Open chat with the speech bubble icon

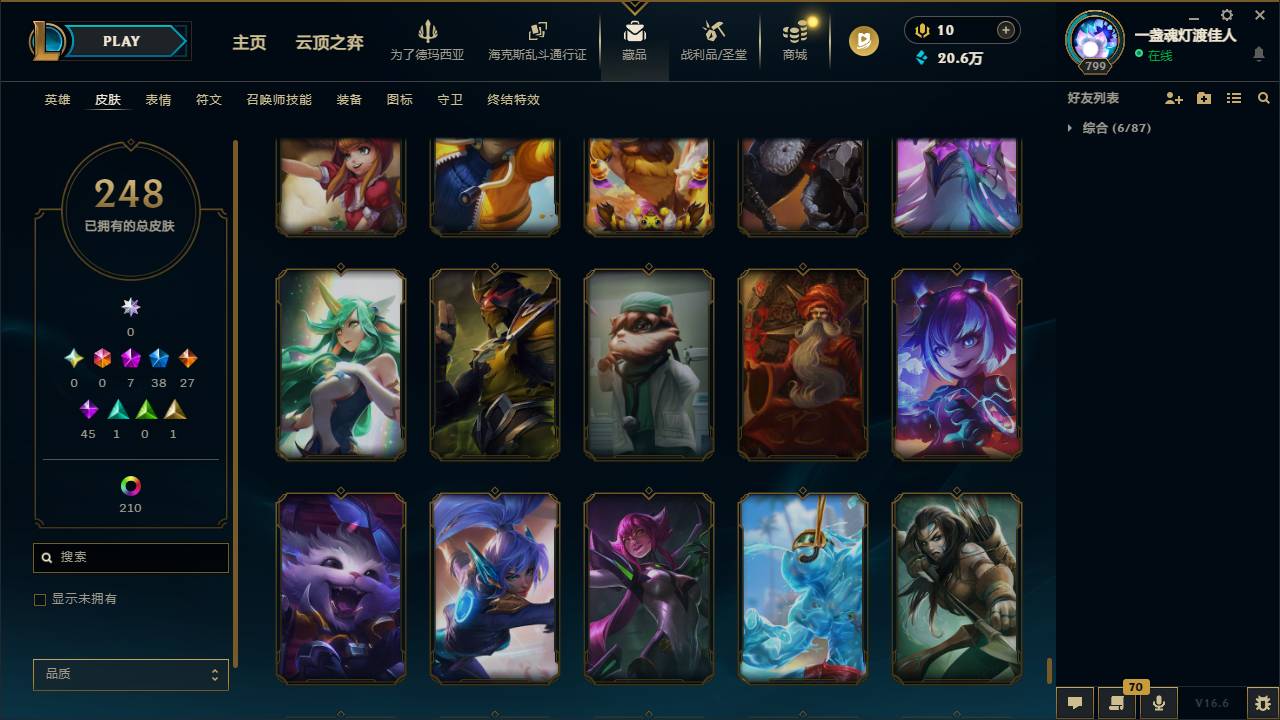1074,703
